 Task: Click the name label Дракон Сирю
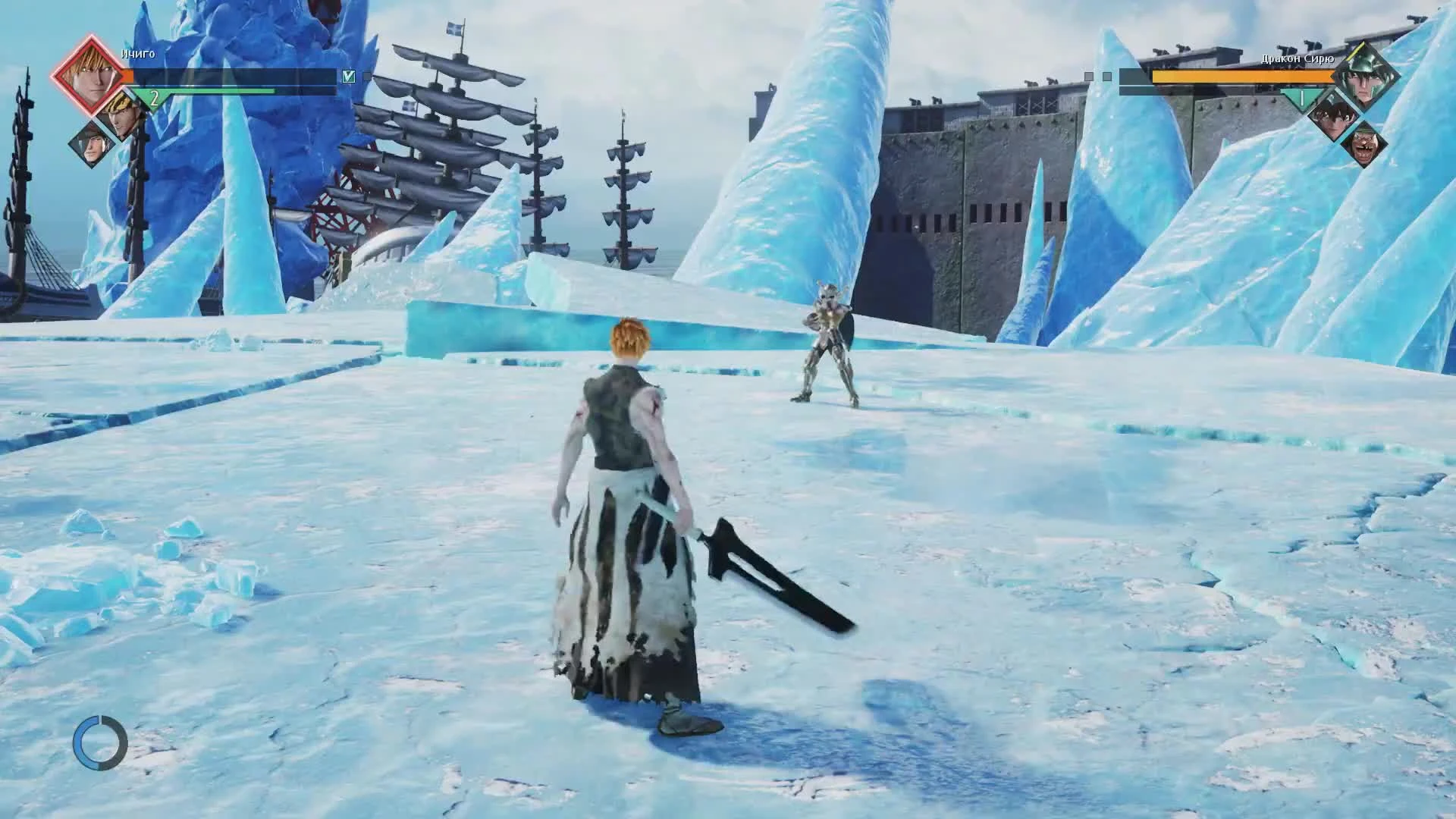click(x=1298, y=58)
